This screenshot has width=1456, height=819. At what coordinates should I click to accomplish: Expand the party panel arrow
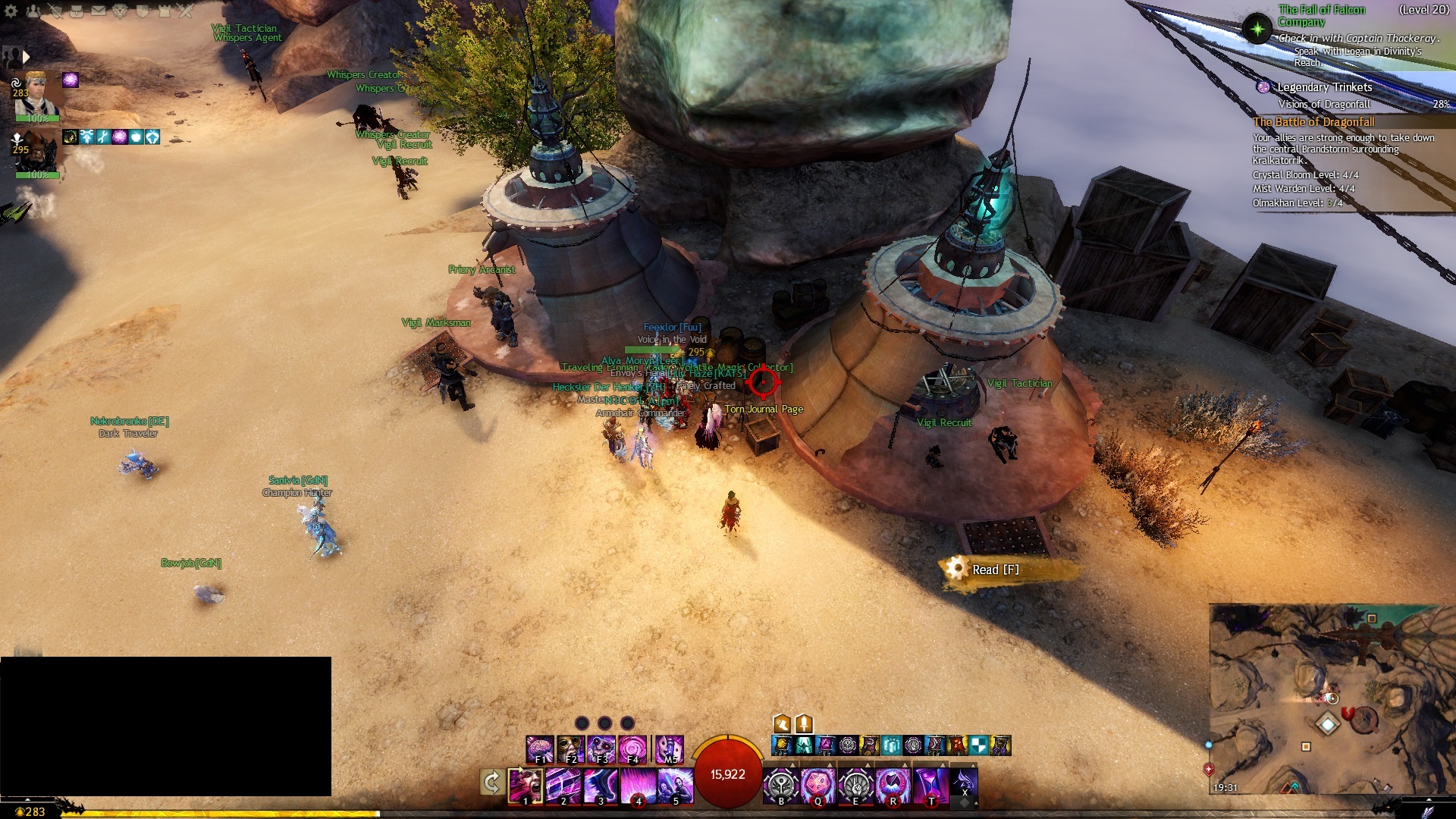coord(27,57)
